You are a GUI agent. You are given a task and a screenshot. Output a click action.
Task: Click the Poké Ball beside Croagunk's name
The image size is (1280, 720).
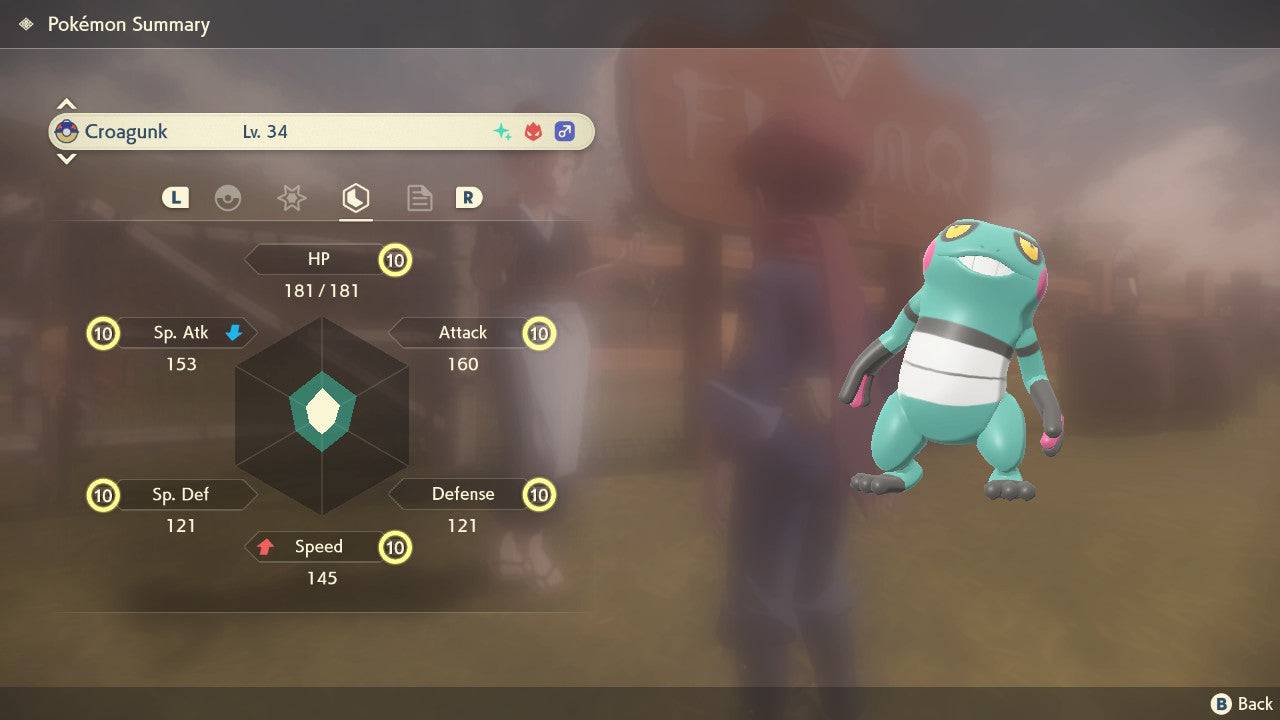click(68, 131)
